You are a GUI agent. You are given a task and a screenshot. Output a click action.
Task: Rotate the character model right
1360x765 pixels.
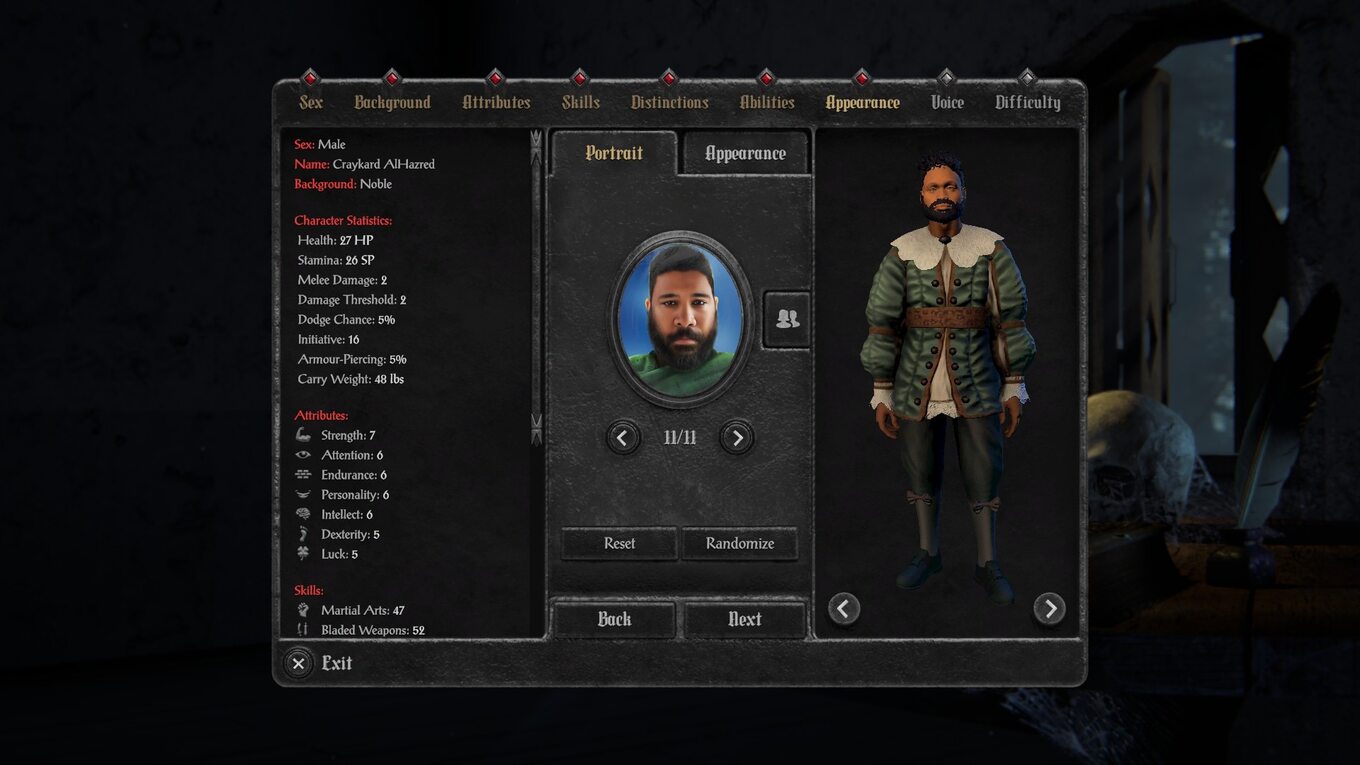pyautogui.click(x=1049, y=608)
